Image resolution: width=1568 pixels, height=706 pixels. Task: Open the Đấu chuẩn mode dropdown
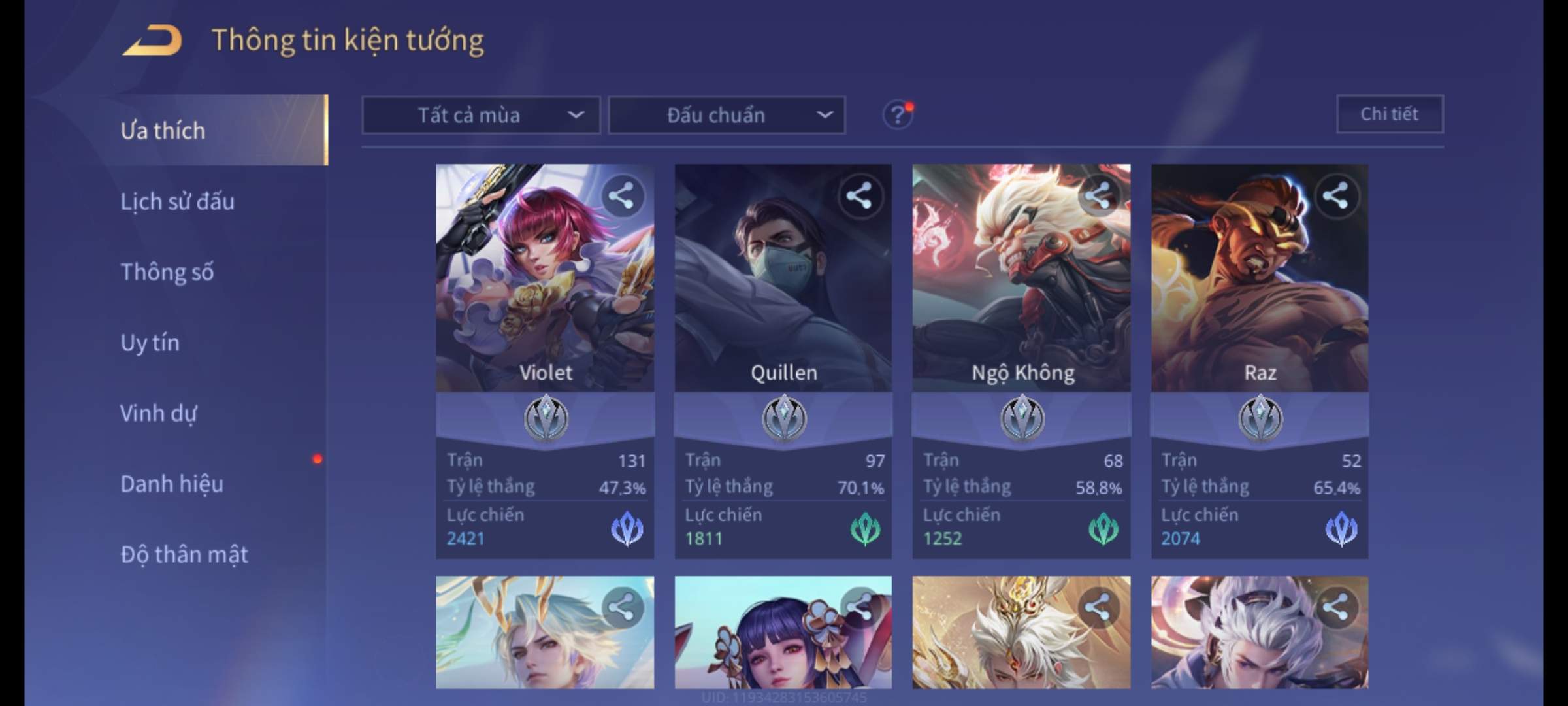coord(727,116)
